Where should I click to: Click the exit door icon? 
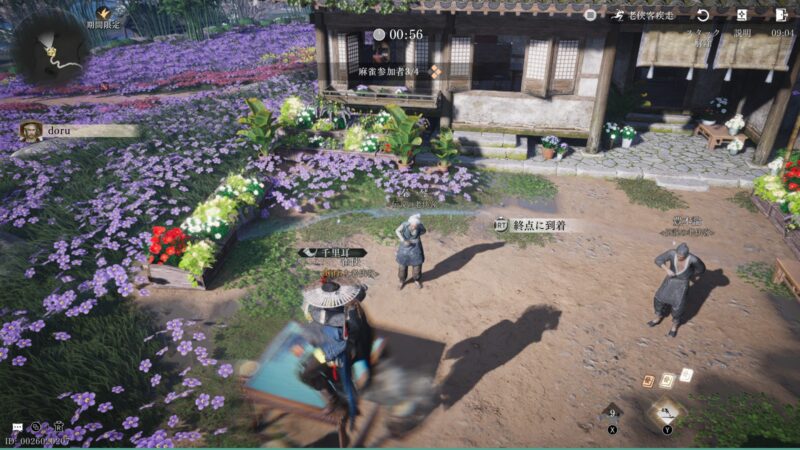pyautogui.click(x=781, y=15)
